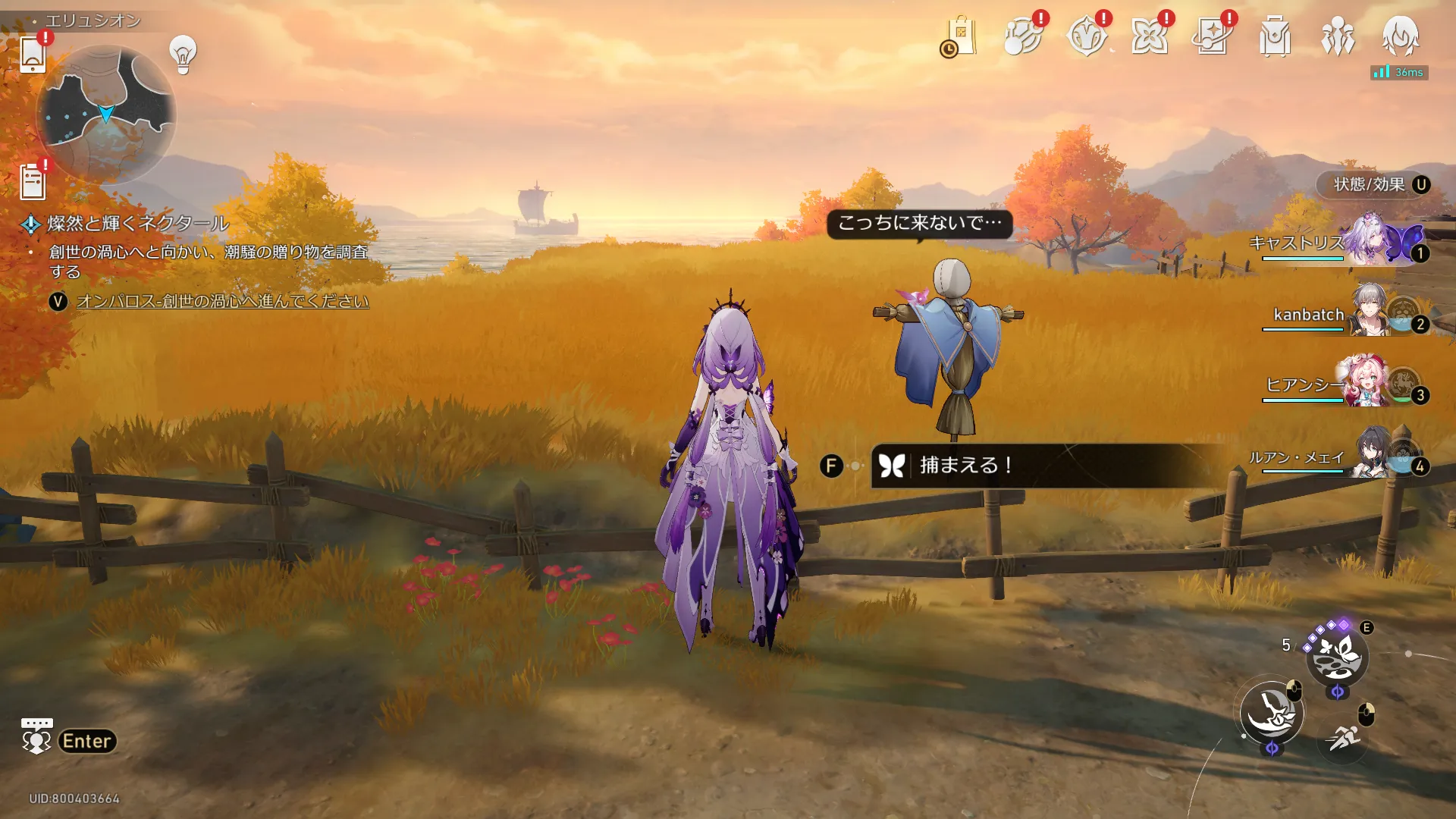Open the 状態/効果 status panel
This screenshot has height=819, width=1456.
point(1373,185)
